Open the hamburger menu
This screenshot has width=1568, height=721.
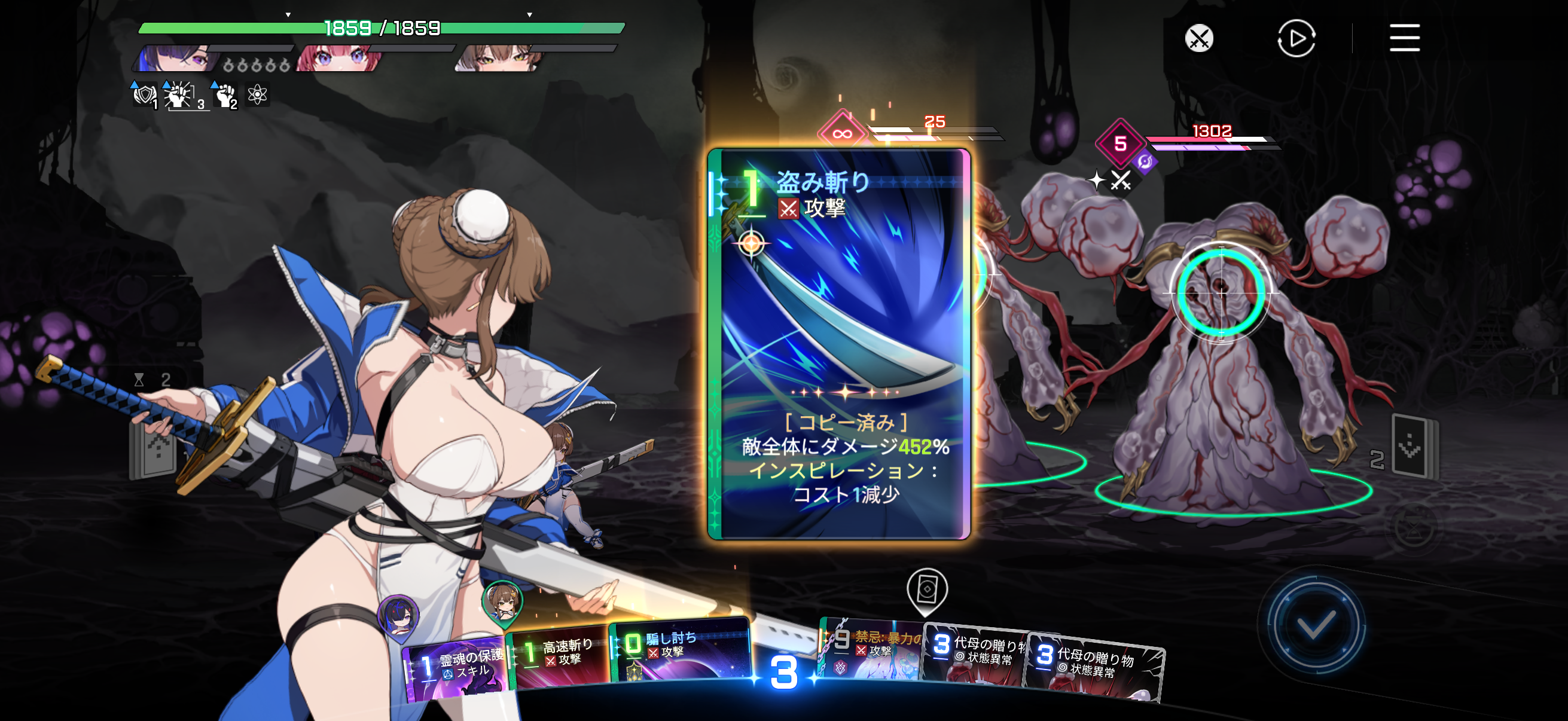tap(1404, 38)
